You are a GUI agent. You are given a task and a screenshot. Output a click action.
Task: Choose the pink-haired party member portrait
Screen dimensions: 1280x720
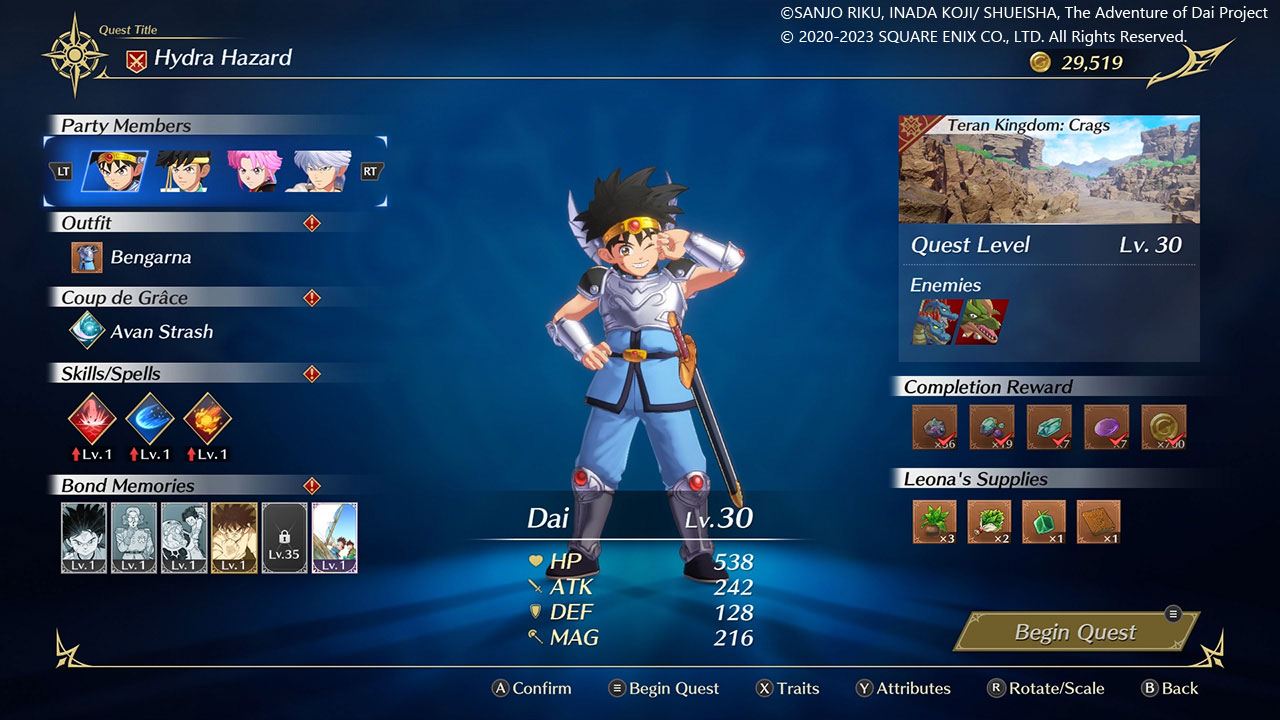(254, 171)
